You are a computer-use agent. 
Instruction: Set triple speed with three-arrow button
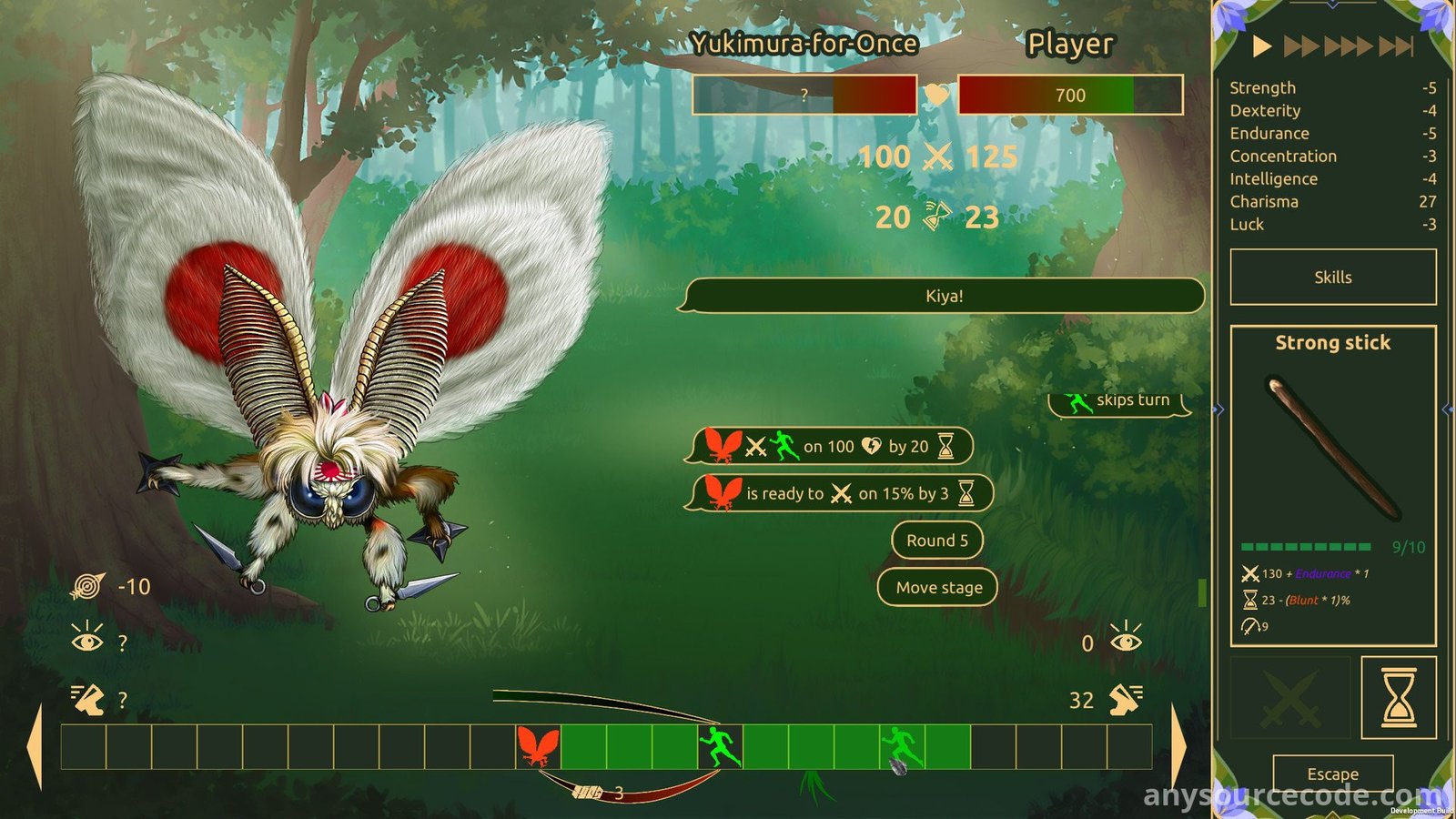point(1348,45)
